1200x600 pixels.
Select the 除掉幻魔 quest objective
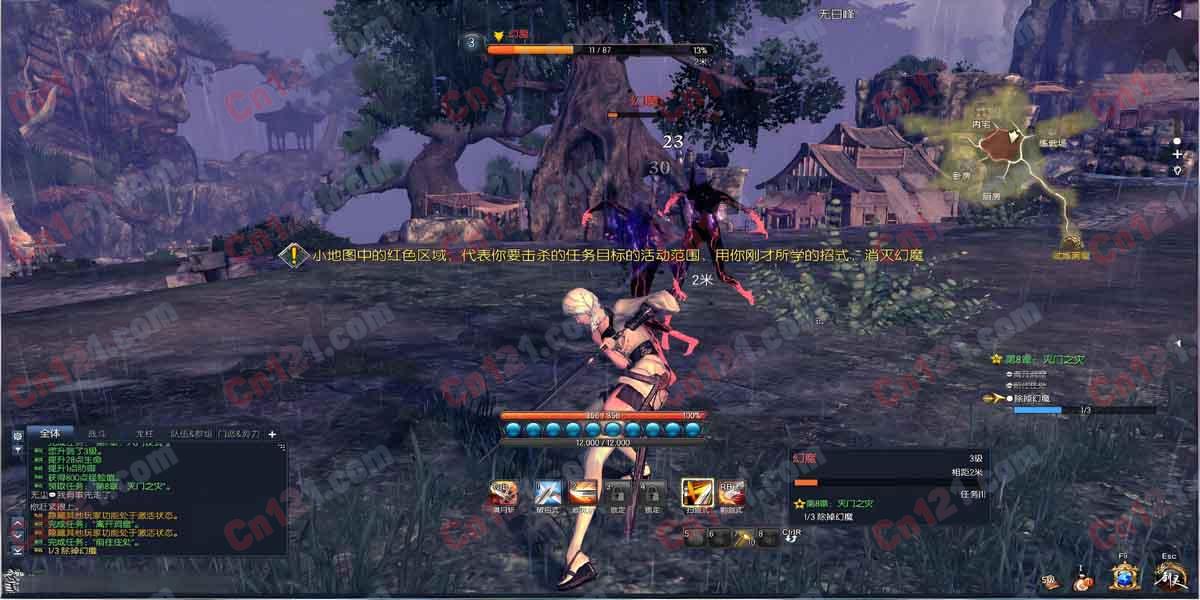point(1032,398)
